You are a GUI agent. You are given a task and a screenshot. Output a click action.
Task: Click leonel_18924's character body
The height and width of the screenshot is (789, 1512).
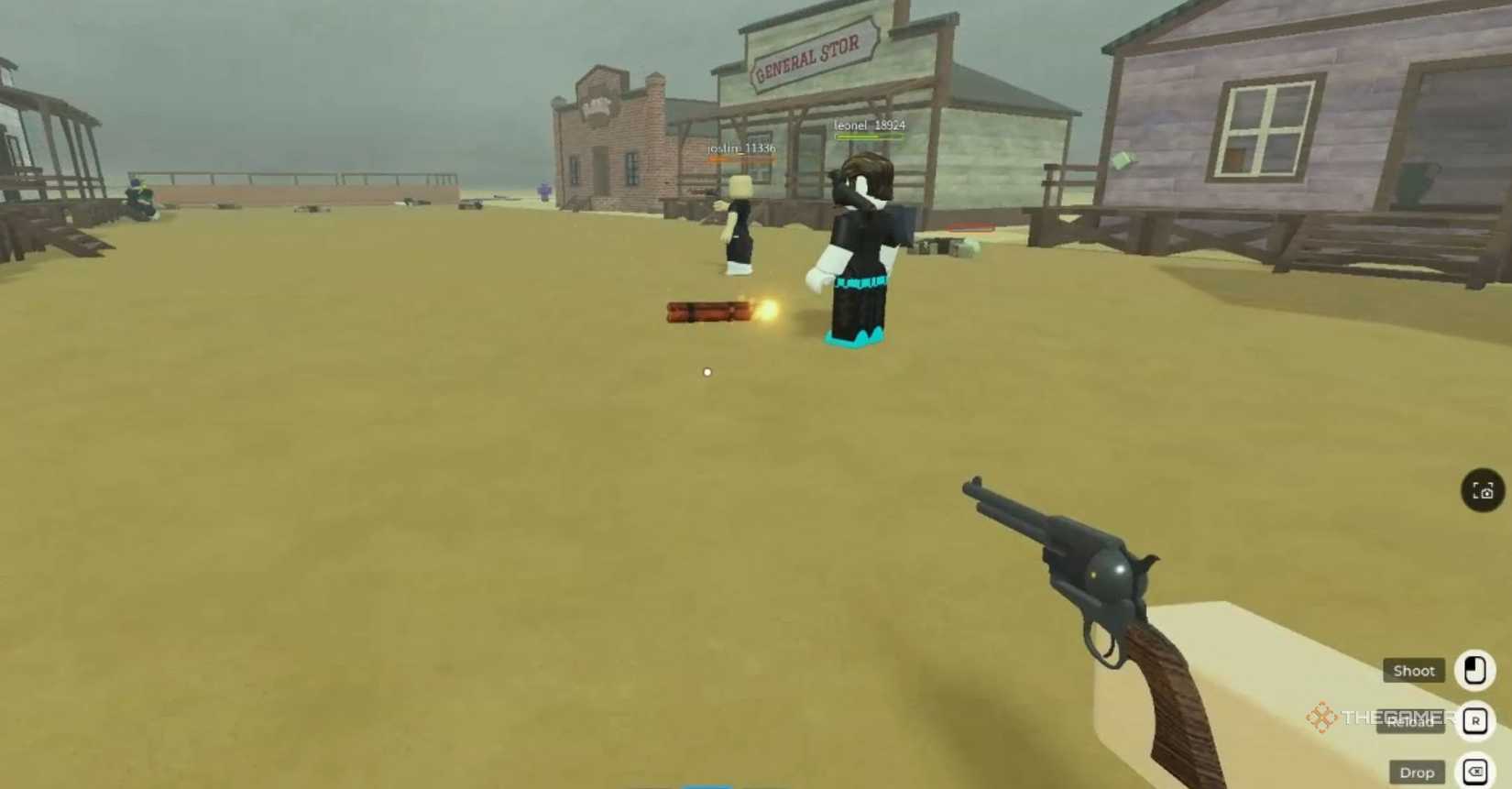tap(859, 247)
